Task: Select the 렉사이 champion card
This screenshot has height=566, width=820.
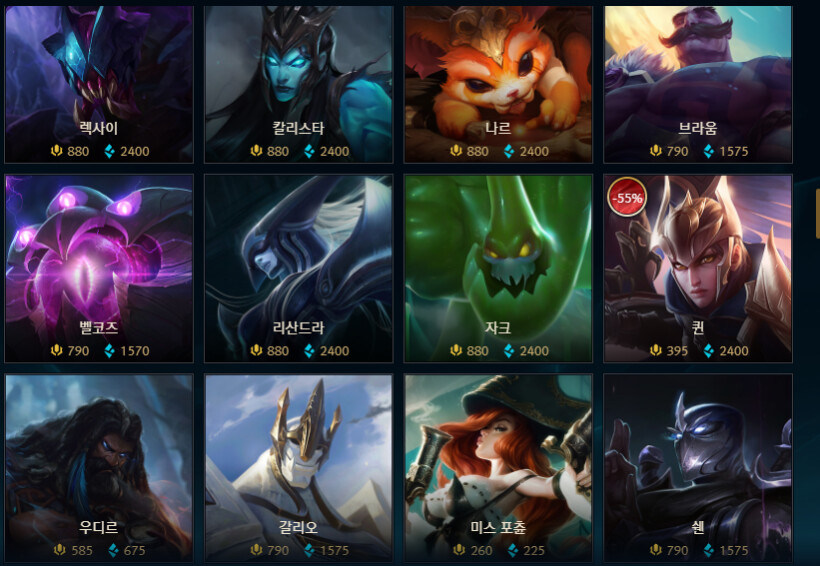Action: 98,85
